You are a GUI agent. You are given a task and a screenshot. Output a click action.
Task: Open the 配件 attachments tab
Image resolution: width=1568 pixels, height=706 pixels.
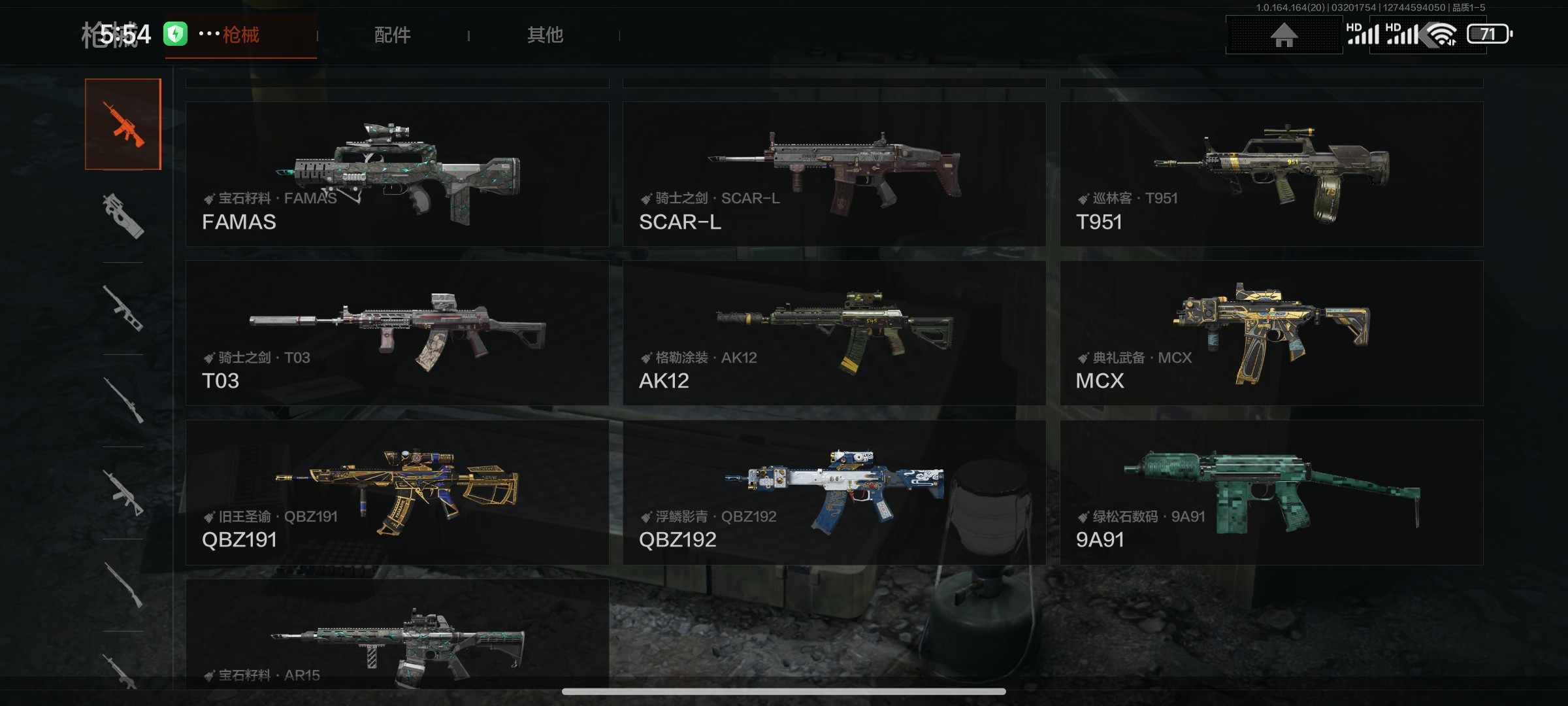click(392, 35)
